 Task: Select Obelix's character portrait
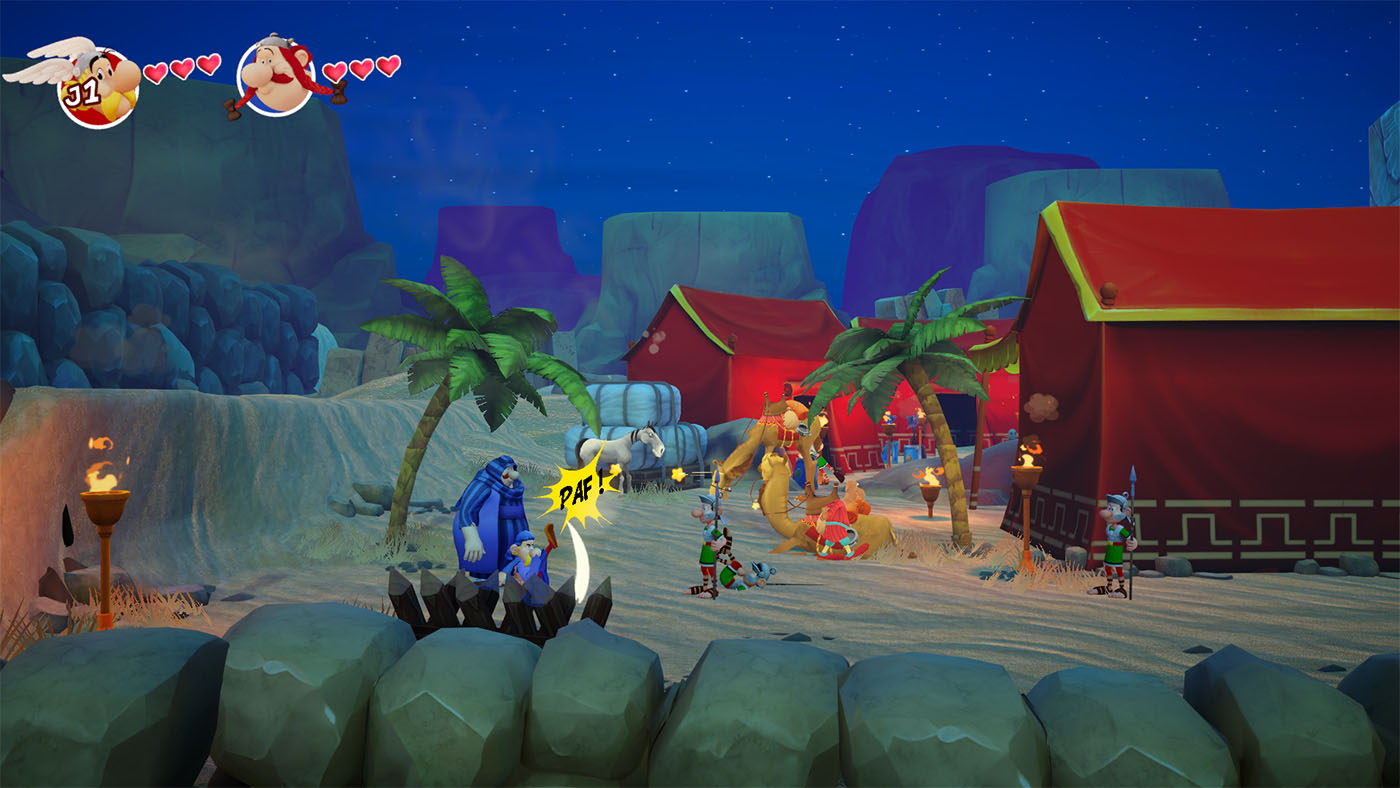point(276,77)
